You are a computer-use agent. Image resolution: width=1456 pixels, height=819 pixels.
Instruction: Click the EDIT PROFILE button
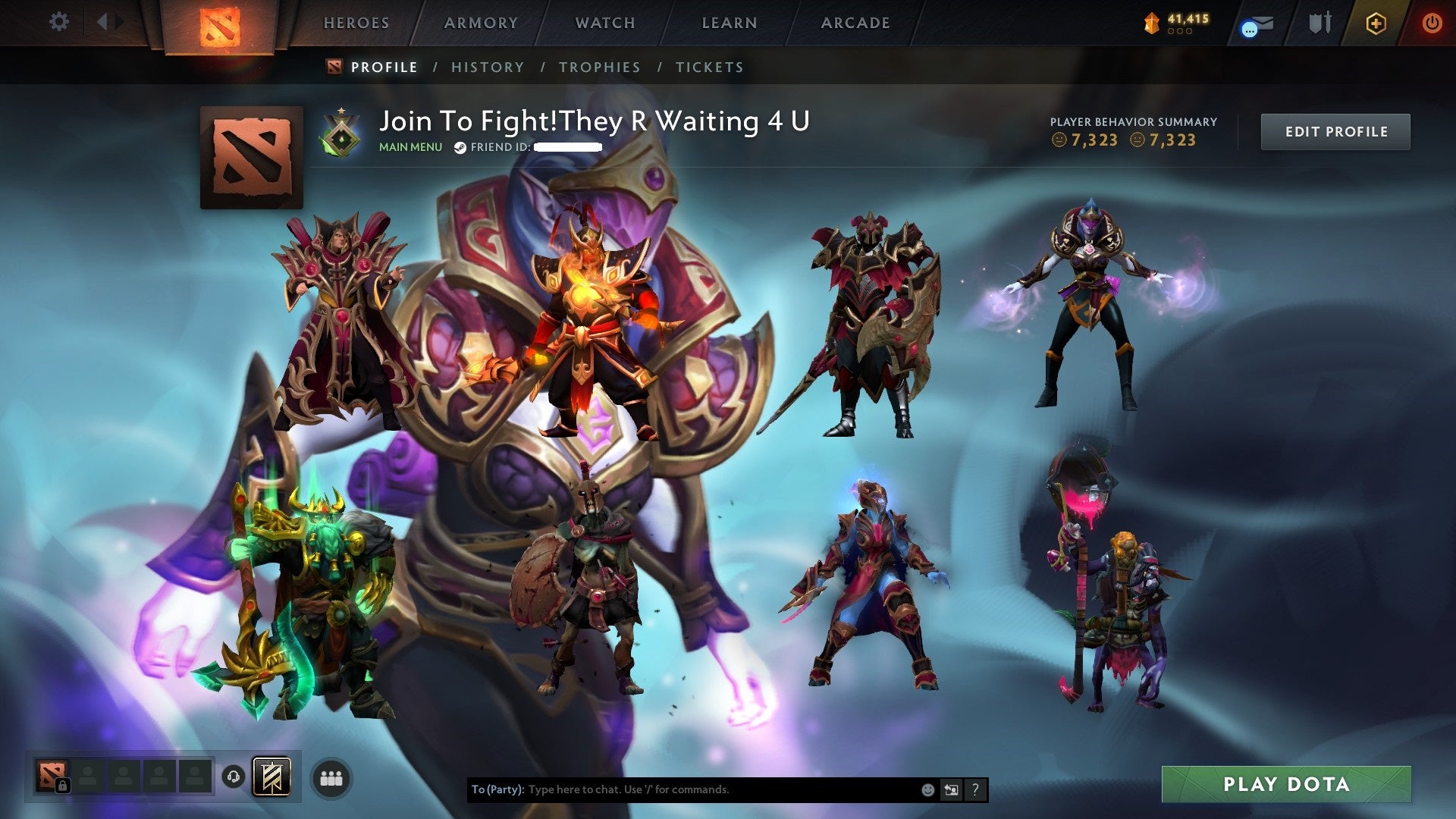[x=1335, y=130]
